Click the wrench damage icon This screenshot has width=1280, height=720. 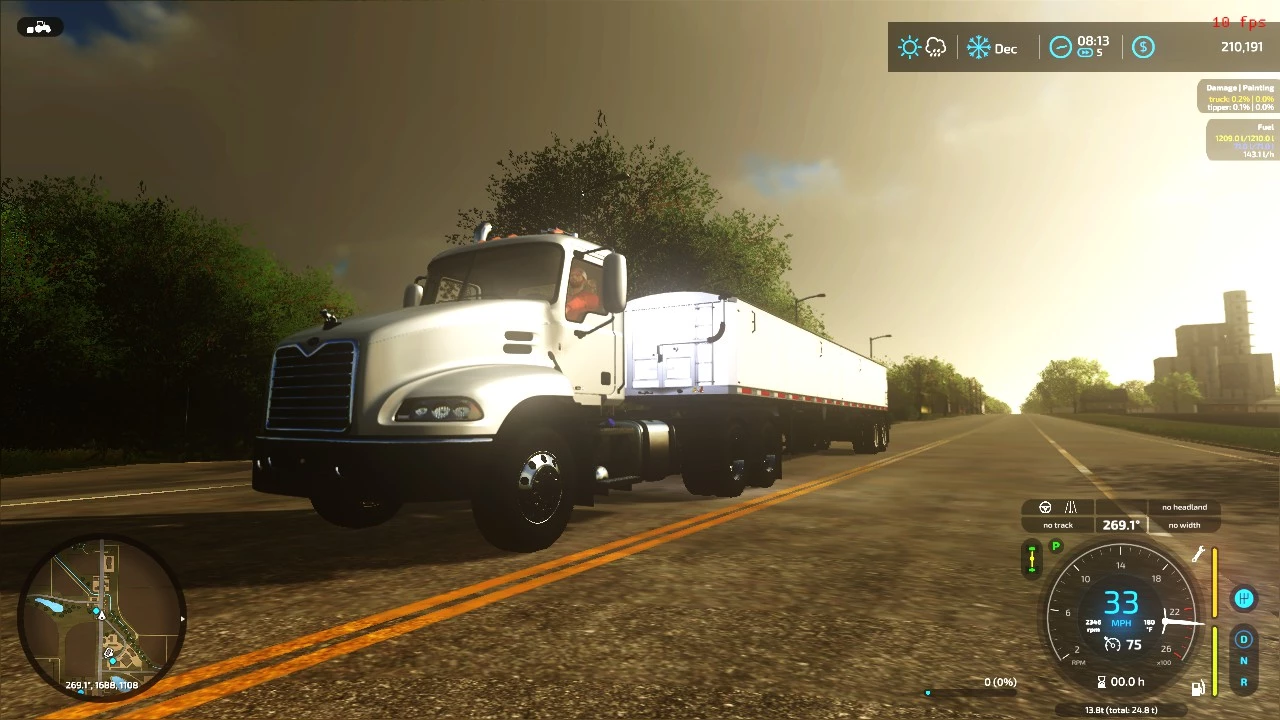tap(1198, 555)
